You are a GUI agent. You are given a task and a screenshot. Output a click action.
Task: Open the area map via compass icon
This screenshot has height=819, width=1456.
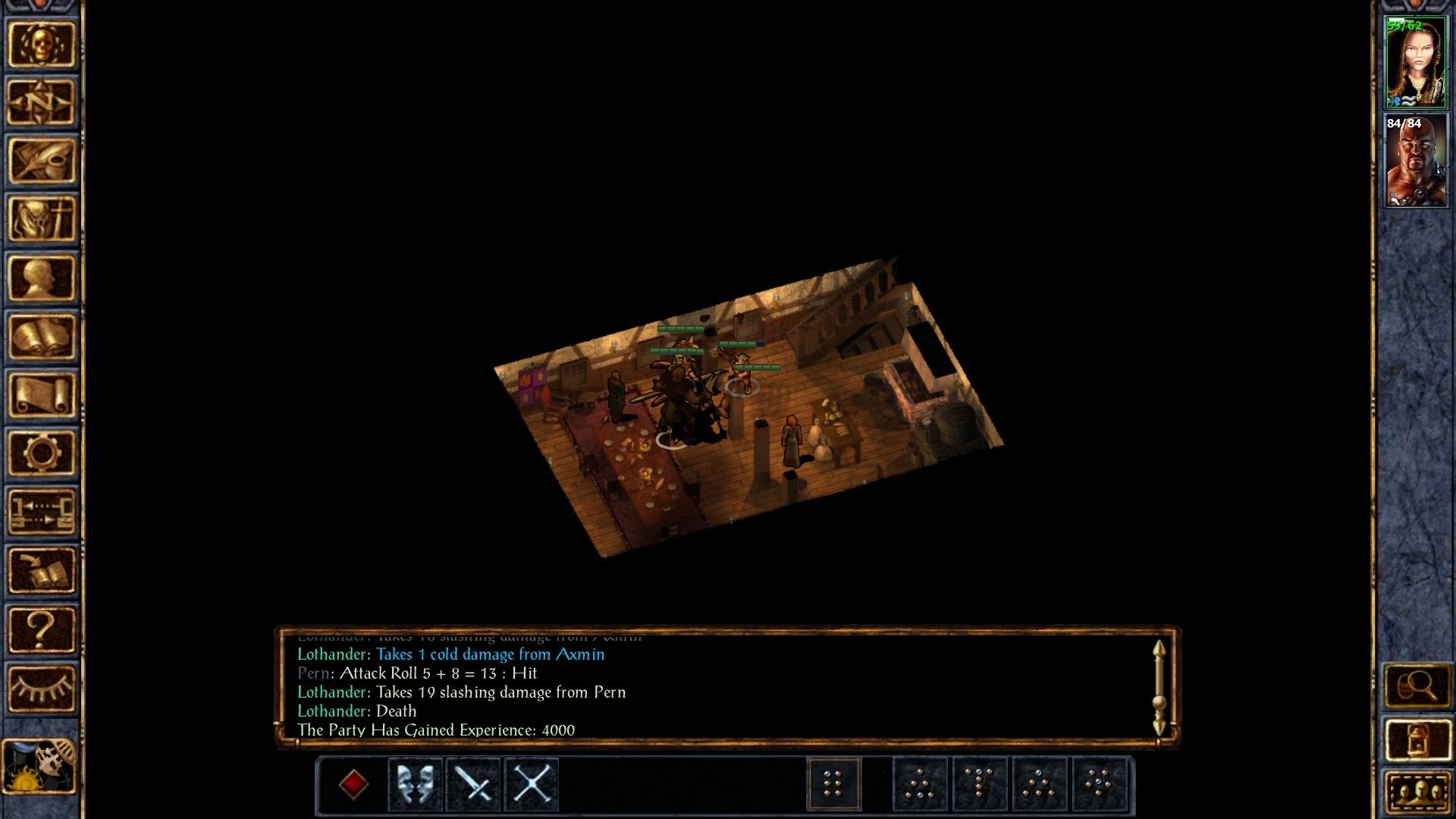pos(42,102)
